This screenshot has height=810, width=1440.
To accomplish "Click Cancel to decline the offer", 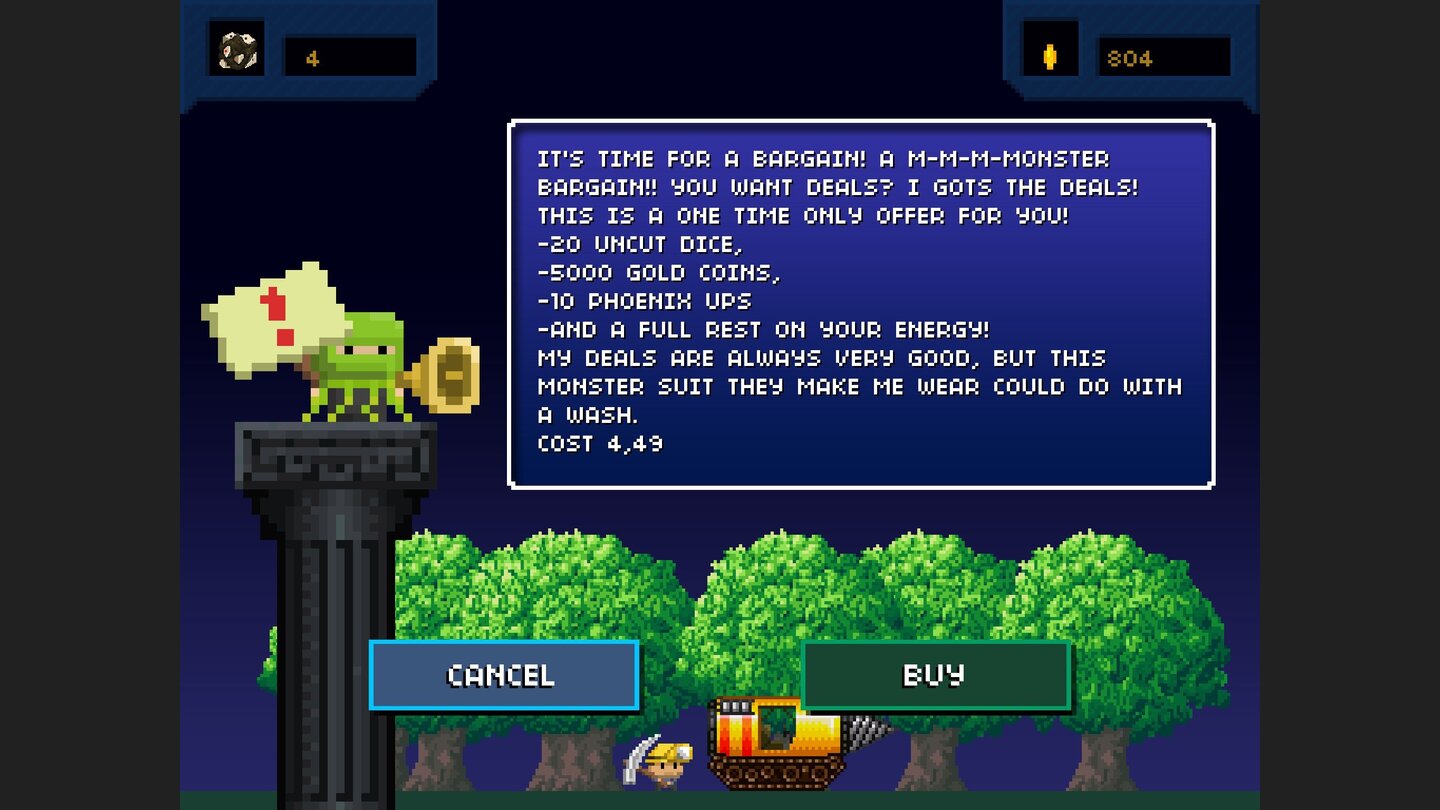I will click(503, 675).
